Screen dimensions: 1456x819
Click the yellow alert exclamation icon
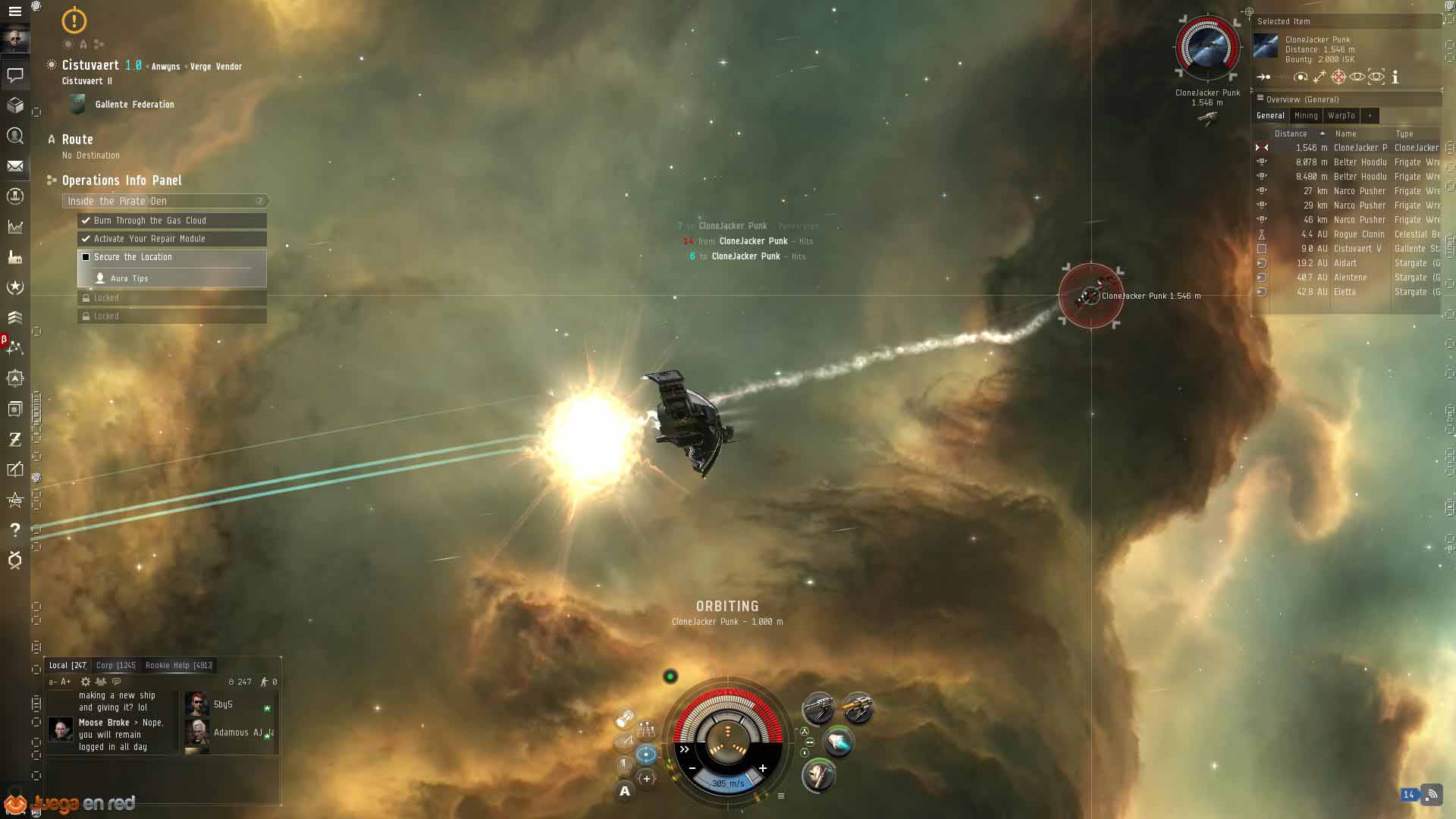[x=74, y=20]
